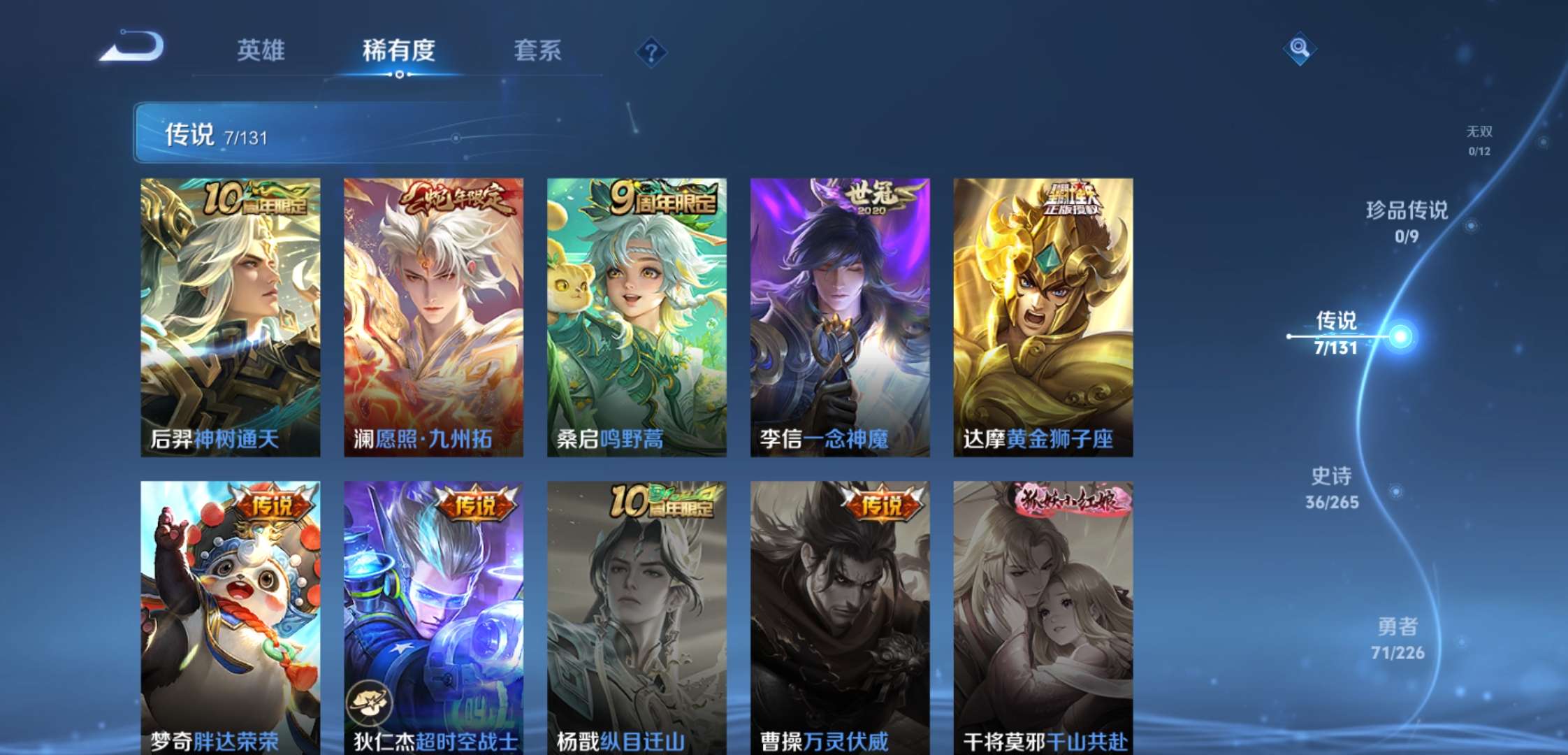Viewport: 1568px width, 755px height.
Task: Switch to the 英雄 tab
Action: pos(260,50)
